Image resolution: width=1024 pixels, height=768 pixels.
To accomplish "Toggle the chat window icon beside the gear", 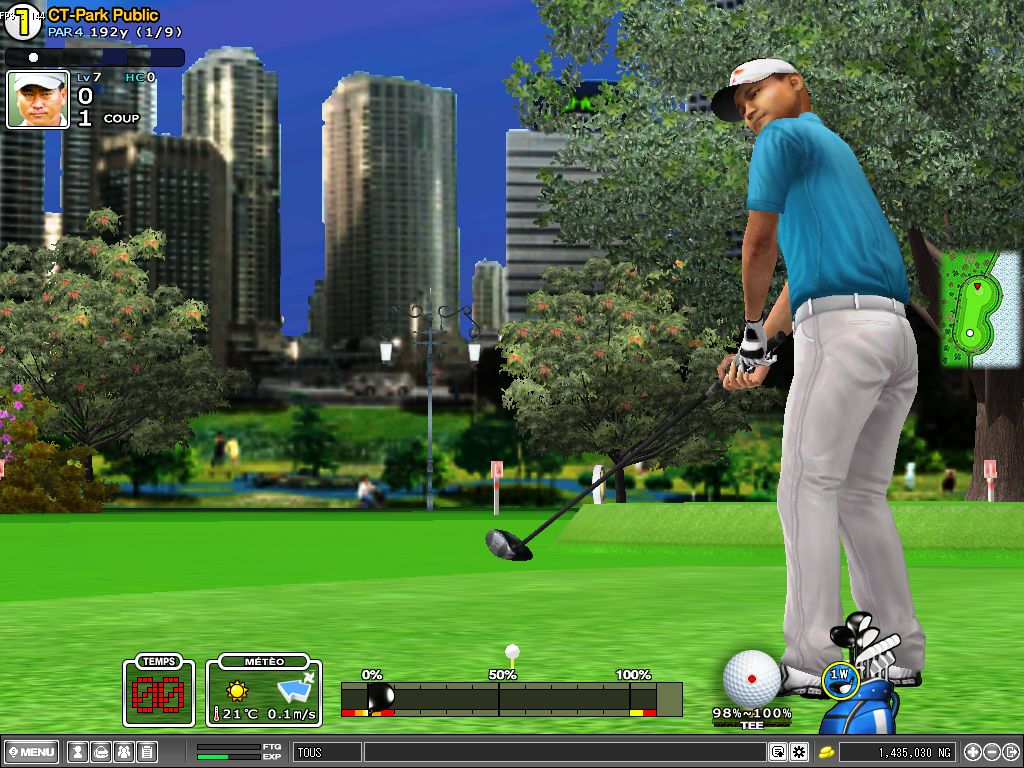I will click(x=778, y=752).
